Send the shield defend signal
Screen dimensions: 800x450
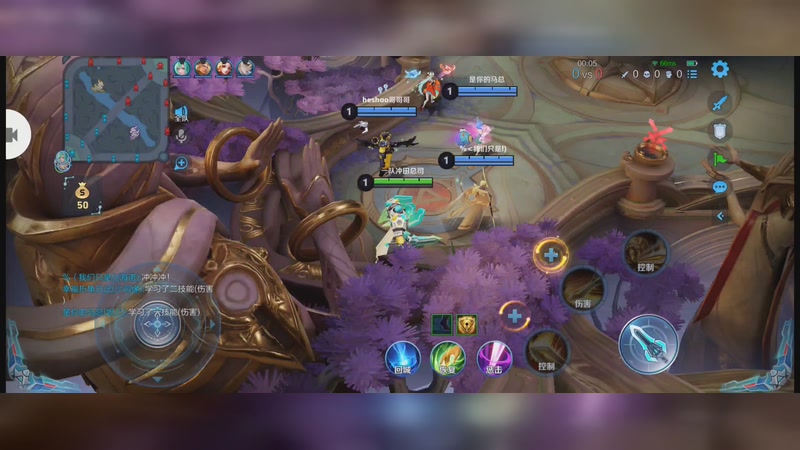tap(719, 130)
